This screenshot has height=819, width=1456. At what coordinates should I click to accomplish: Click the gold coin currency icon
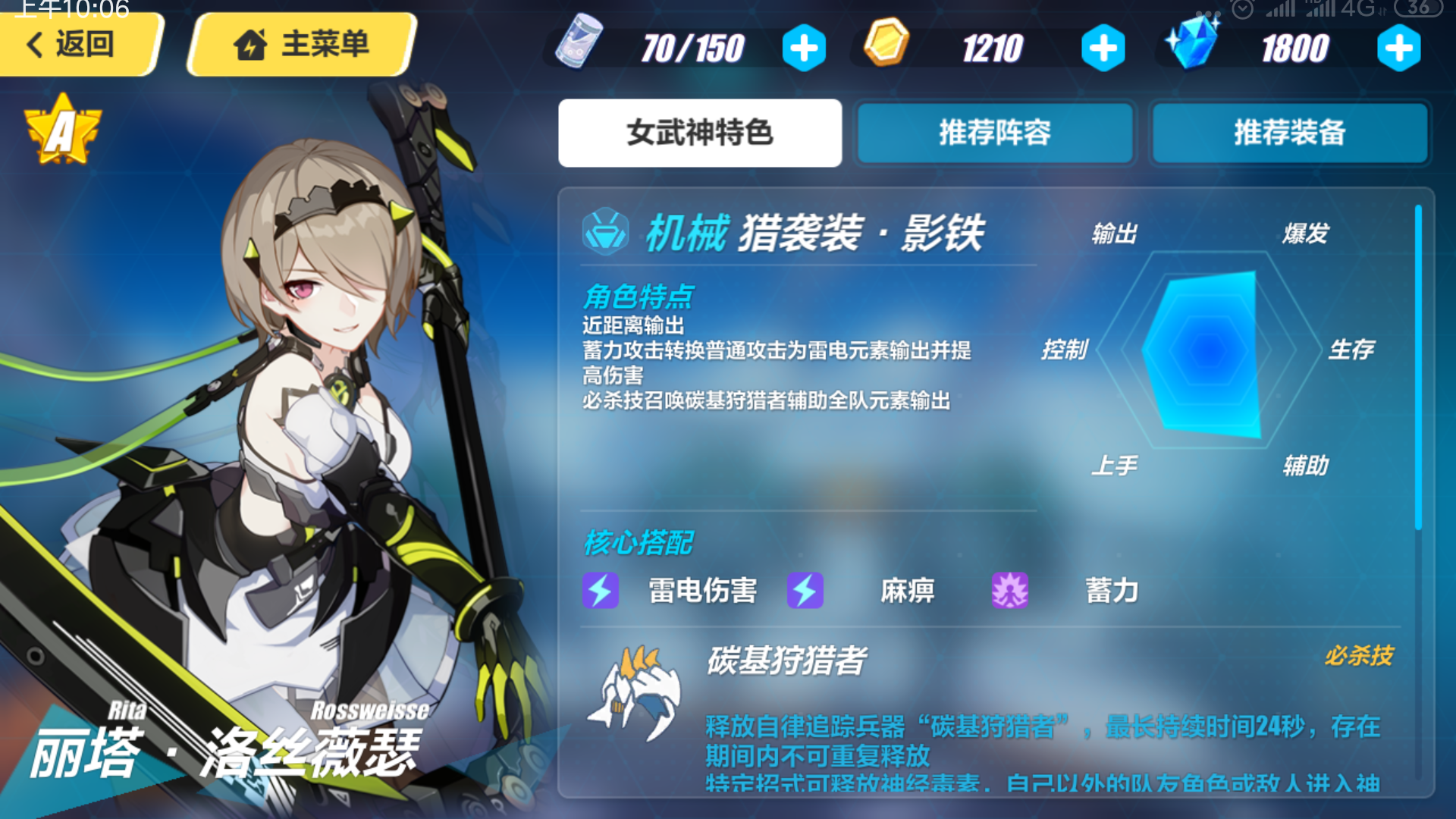888,47
